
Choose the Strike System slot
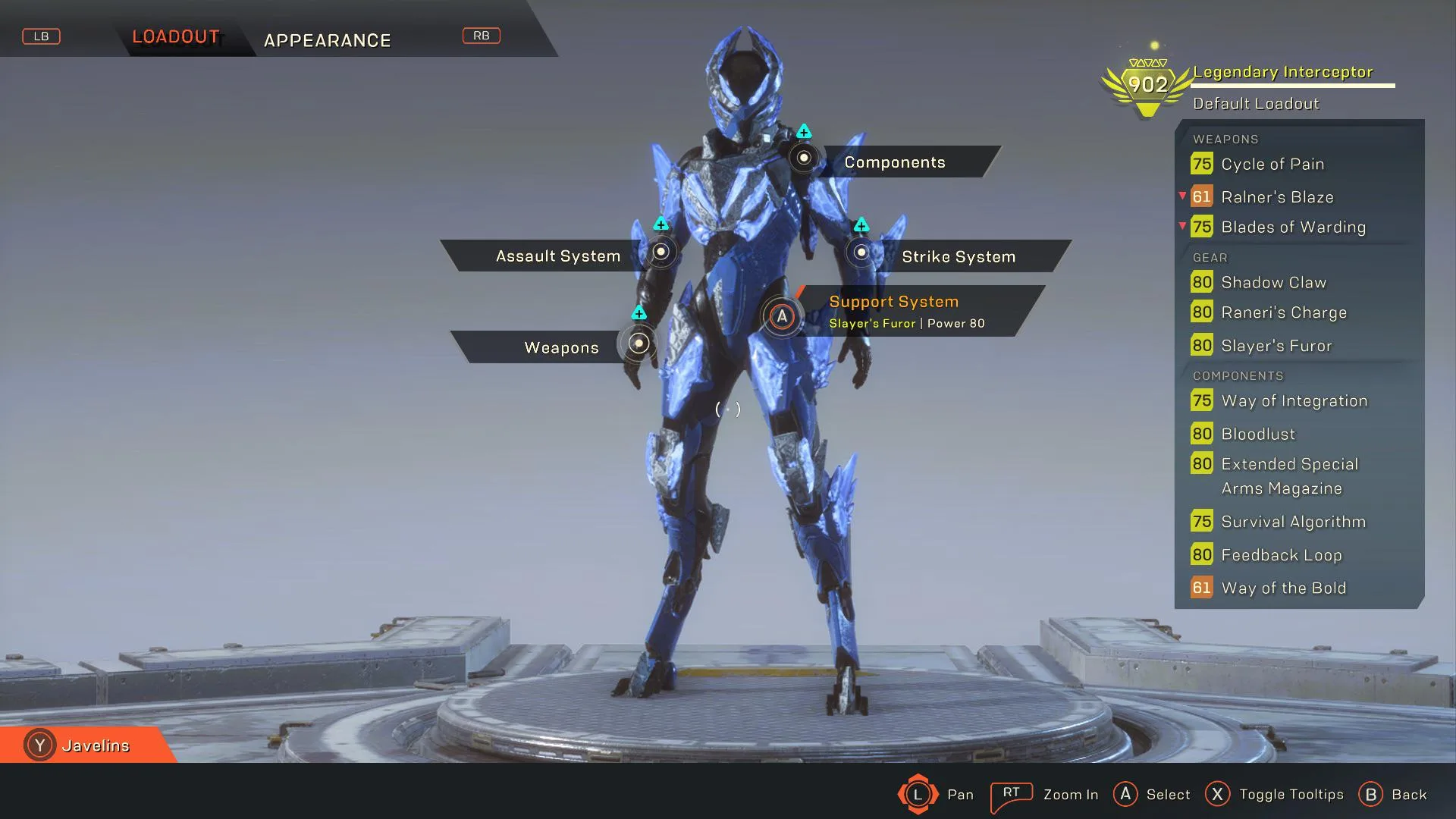tap(958, 256)
